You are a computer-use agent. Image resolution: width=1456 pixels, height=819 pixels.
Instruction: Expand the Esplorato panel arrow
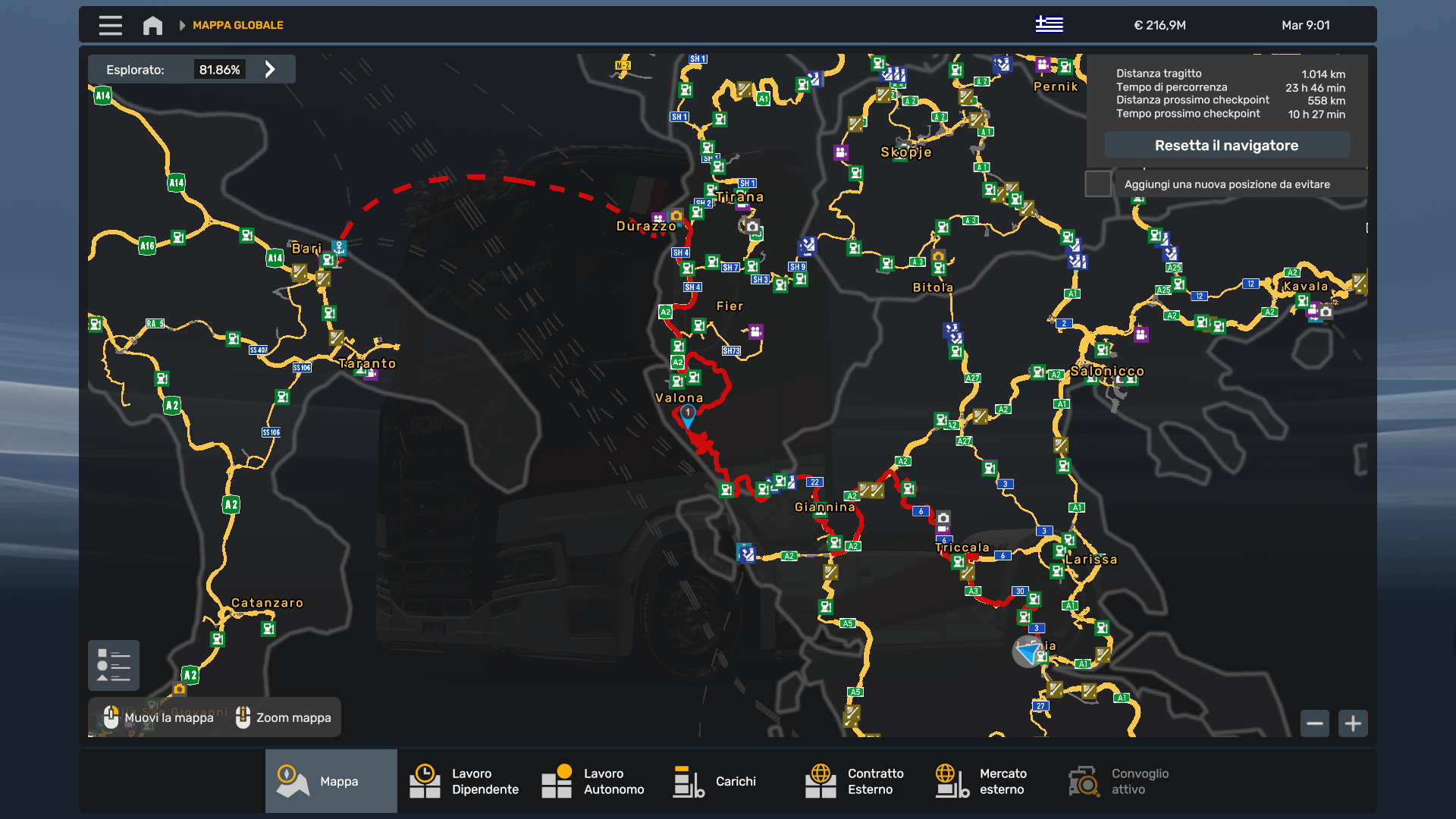click(270, 69)
